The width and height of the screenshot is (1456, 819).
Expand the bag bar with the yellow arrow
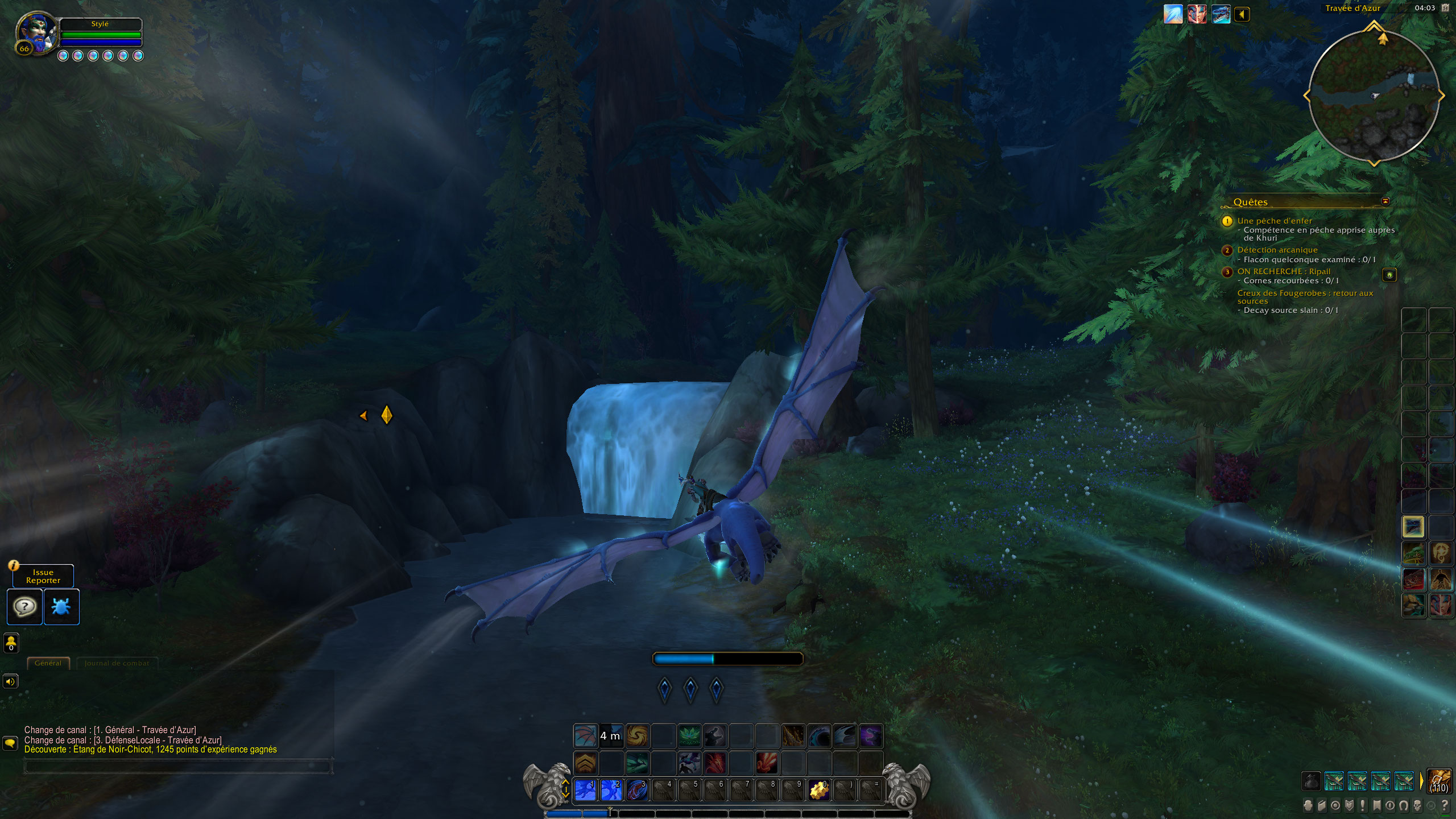point(1422,780)
